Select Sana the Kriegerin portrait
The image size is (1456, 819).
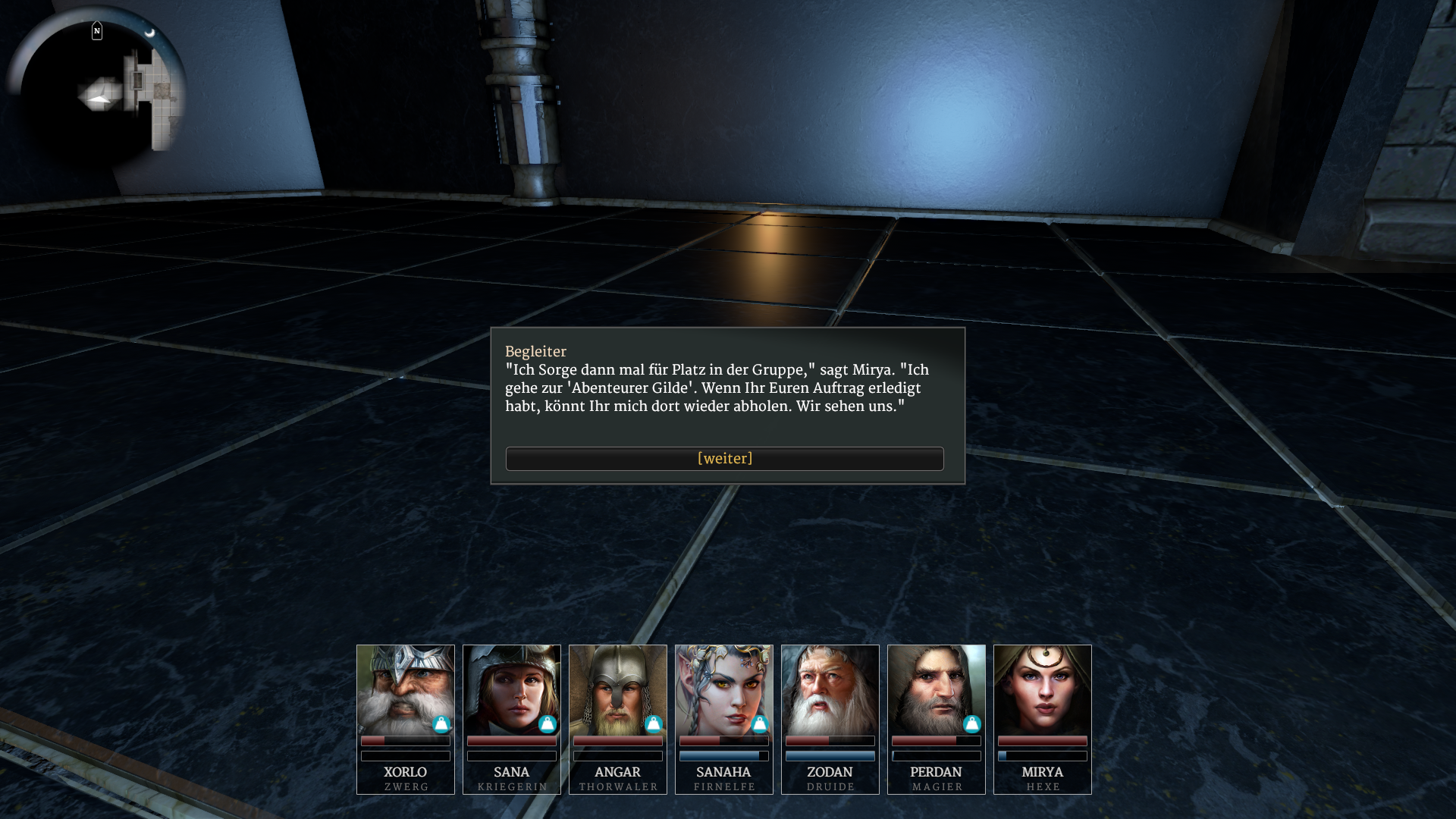[511, 689]
